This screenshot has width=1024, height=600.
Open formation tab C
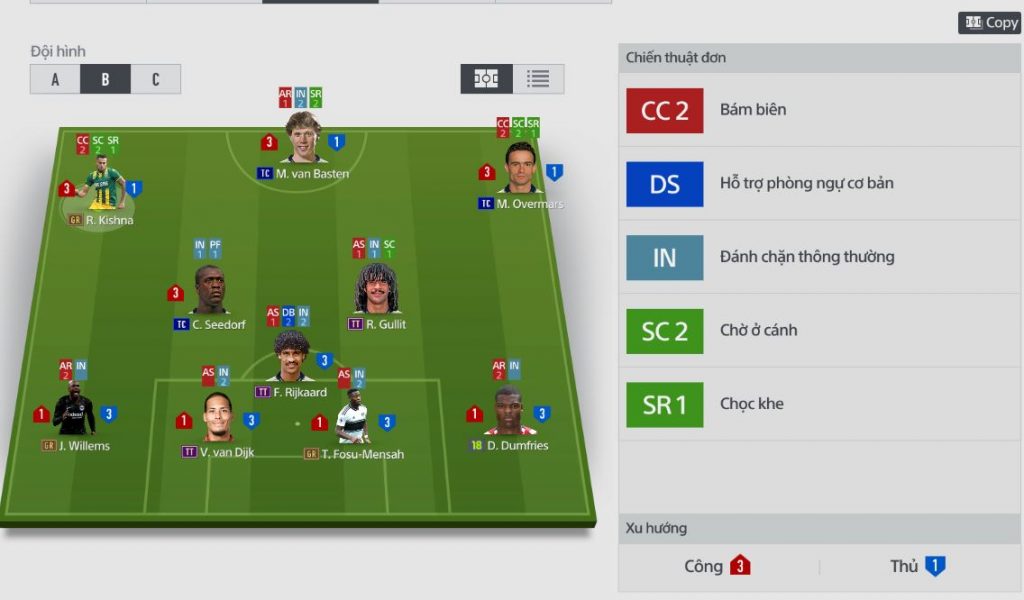point(155,79)
